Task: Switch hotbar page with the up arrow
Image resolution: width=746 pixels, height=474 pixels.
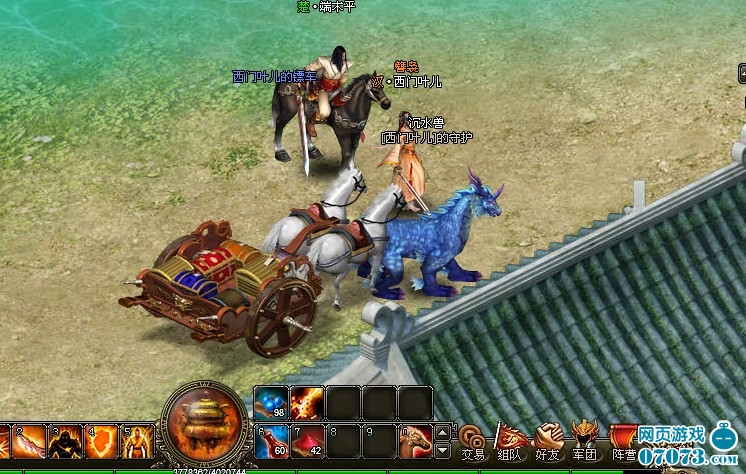Action: (x=443, y=432)
